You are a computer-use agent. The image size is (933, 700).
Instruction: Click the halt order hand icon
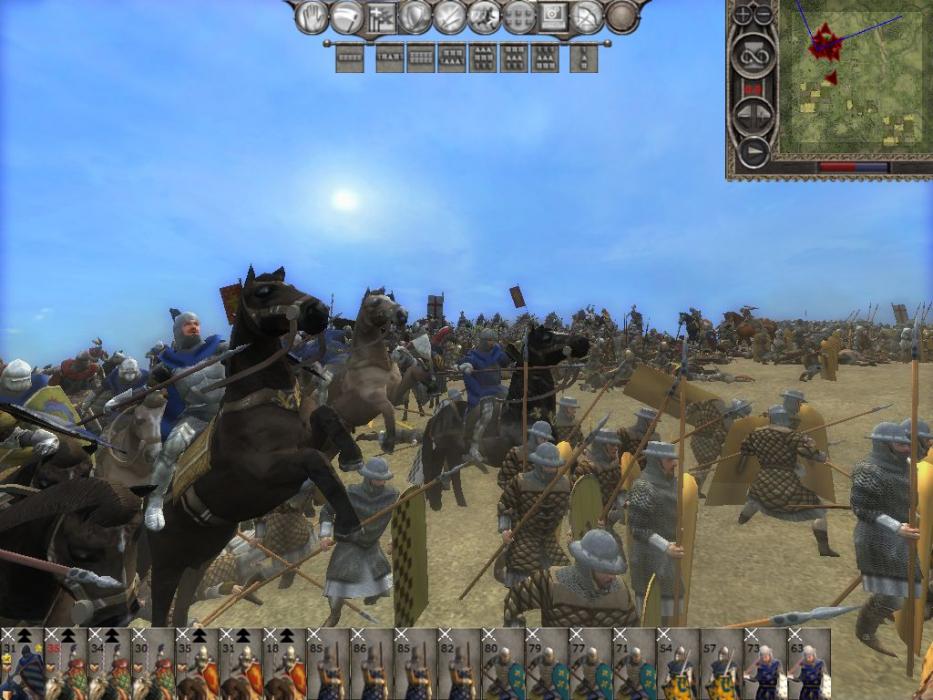point(312,17)
